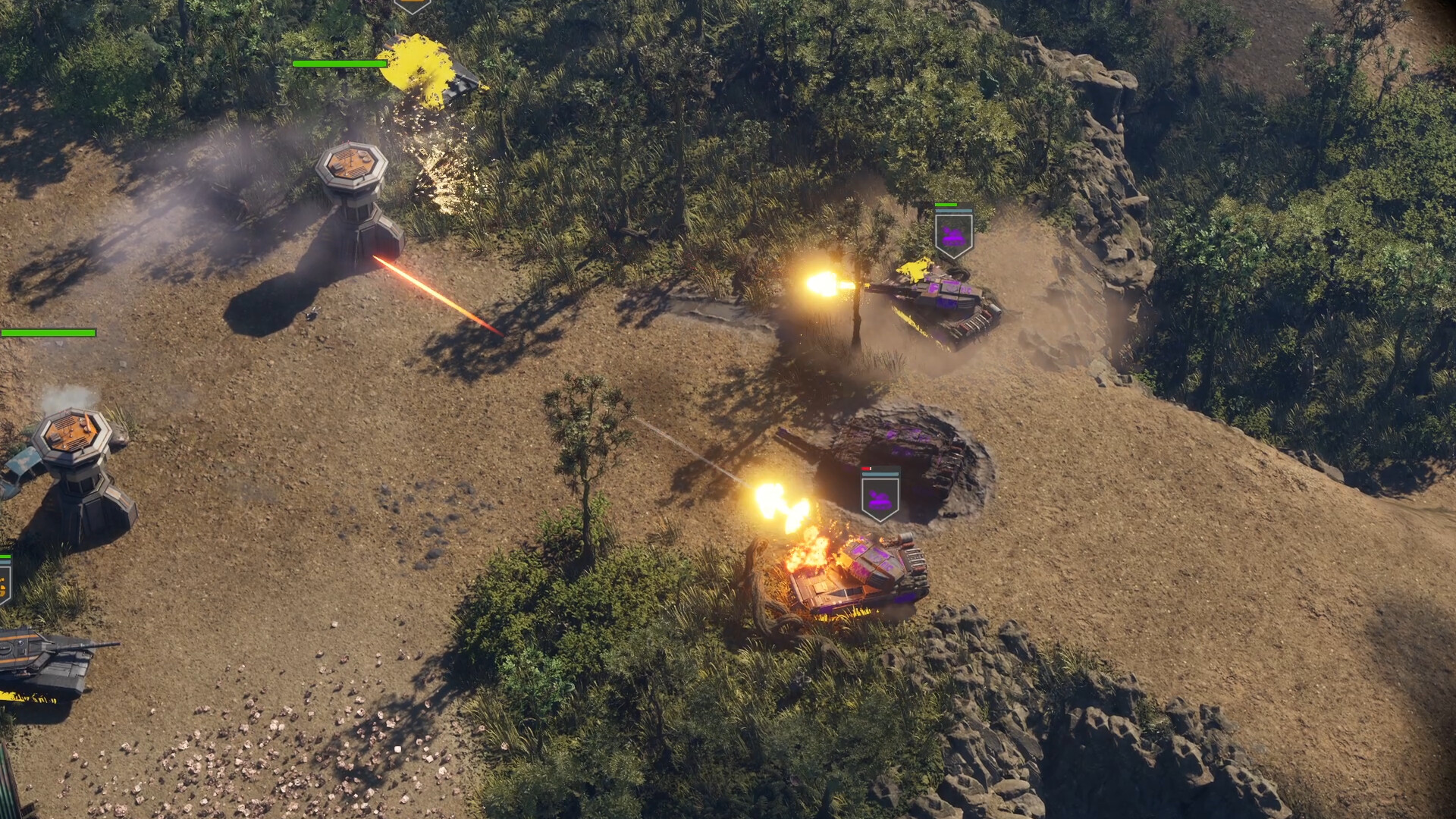Click the green health bar on the far left

(47, 331)
